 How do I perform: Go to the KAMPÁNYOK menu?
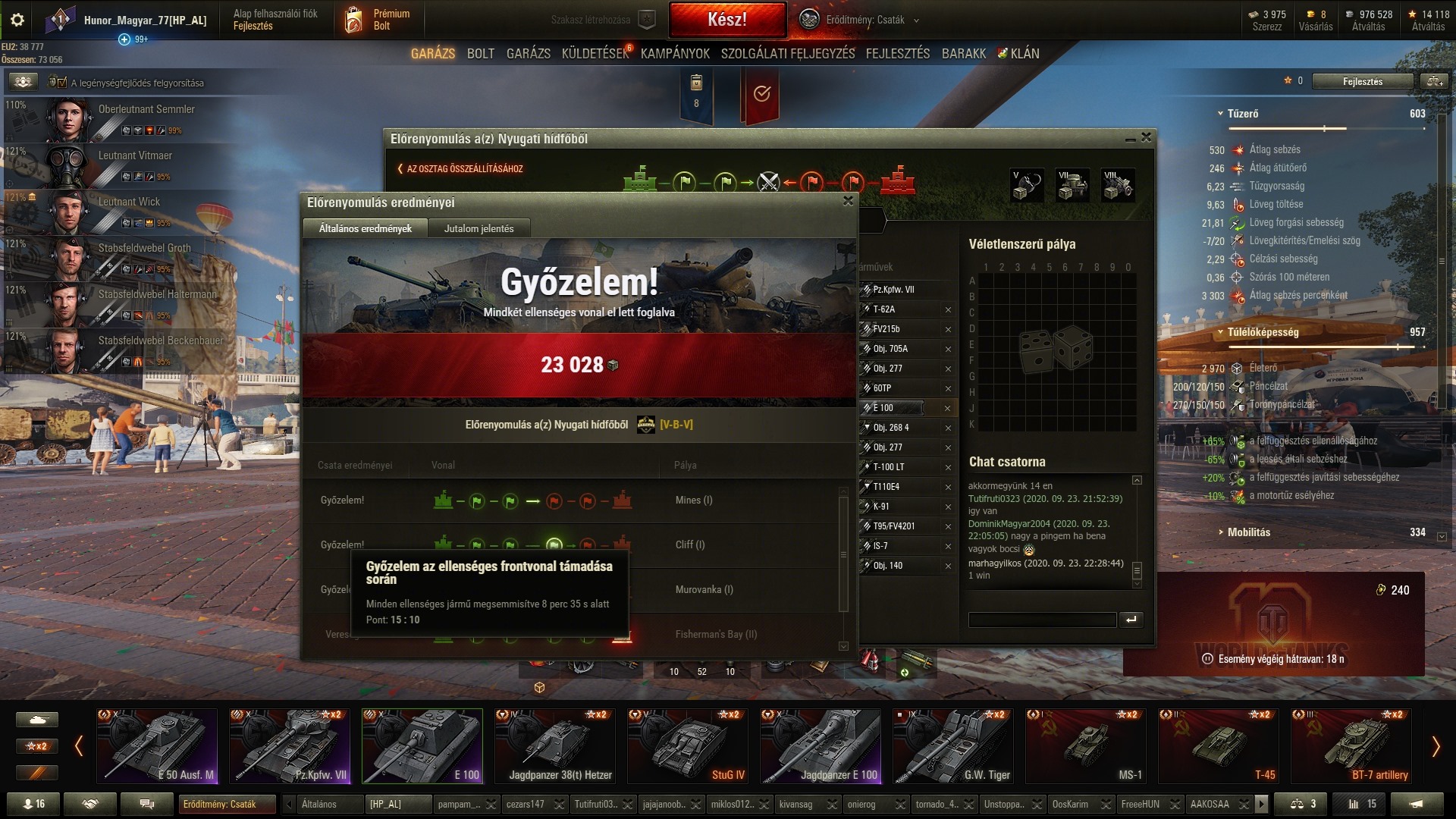click(675, 54)
